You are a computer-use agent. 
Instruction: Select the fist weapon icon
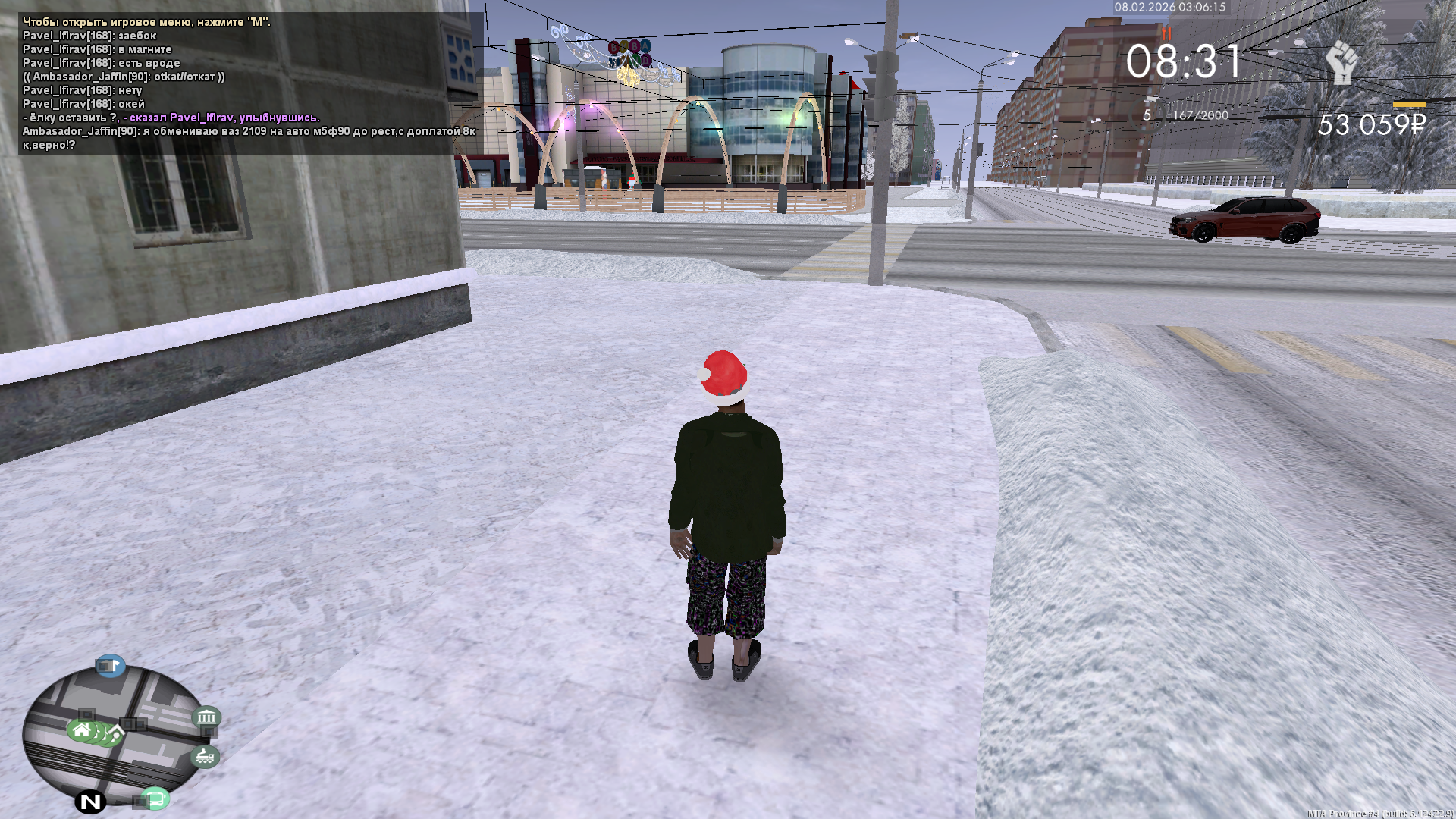(1341, 63)
